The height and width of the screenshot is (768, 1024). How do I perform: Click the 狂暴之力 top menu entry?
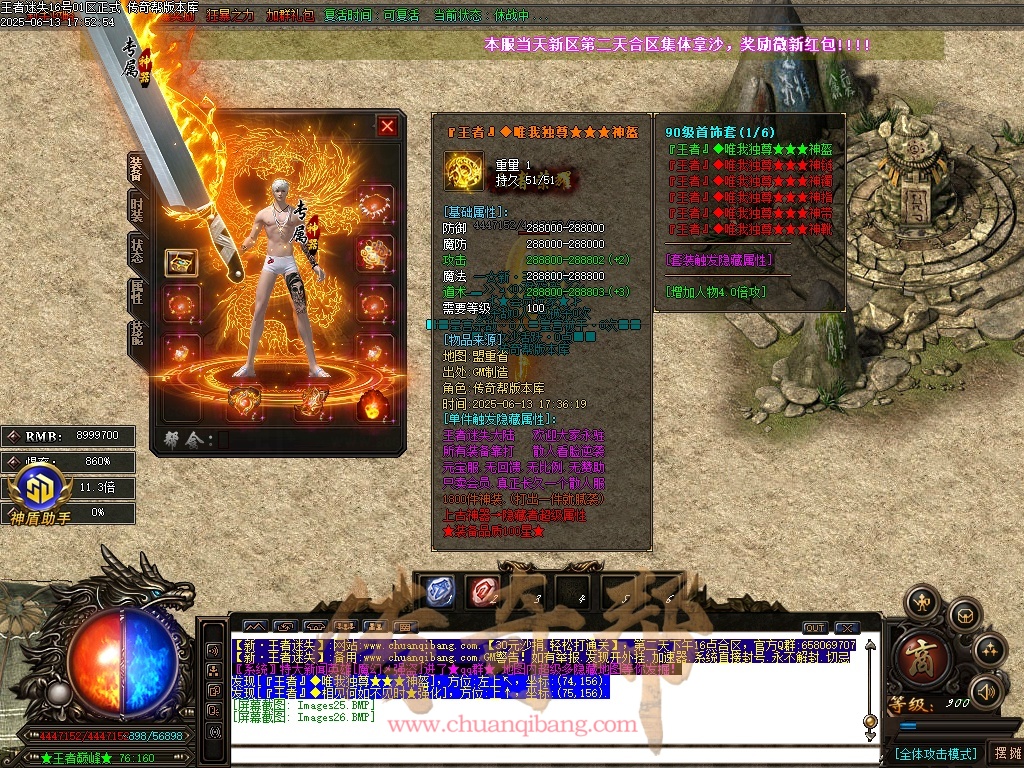point(231,16)
